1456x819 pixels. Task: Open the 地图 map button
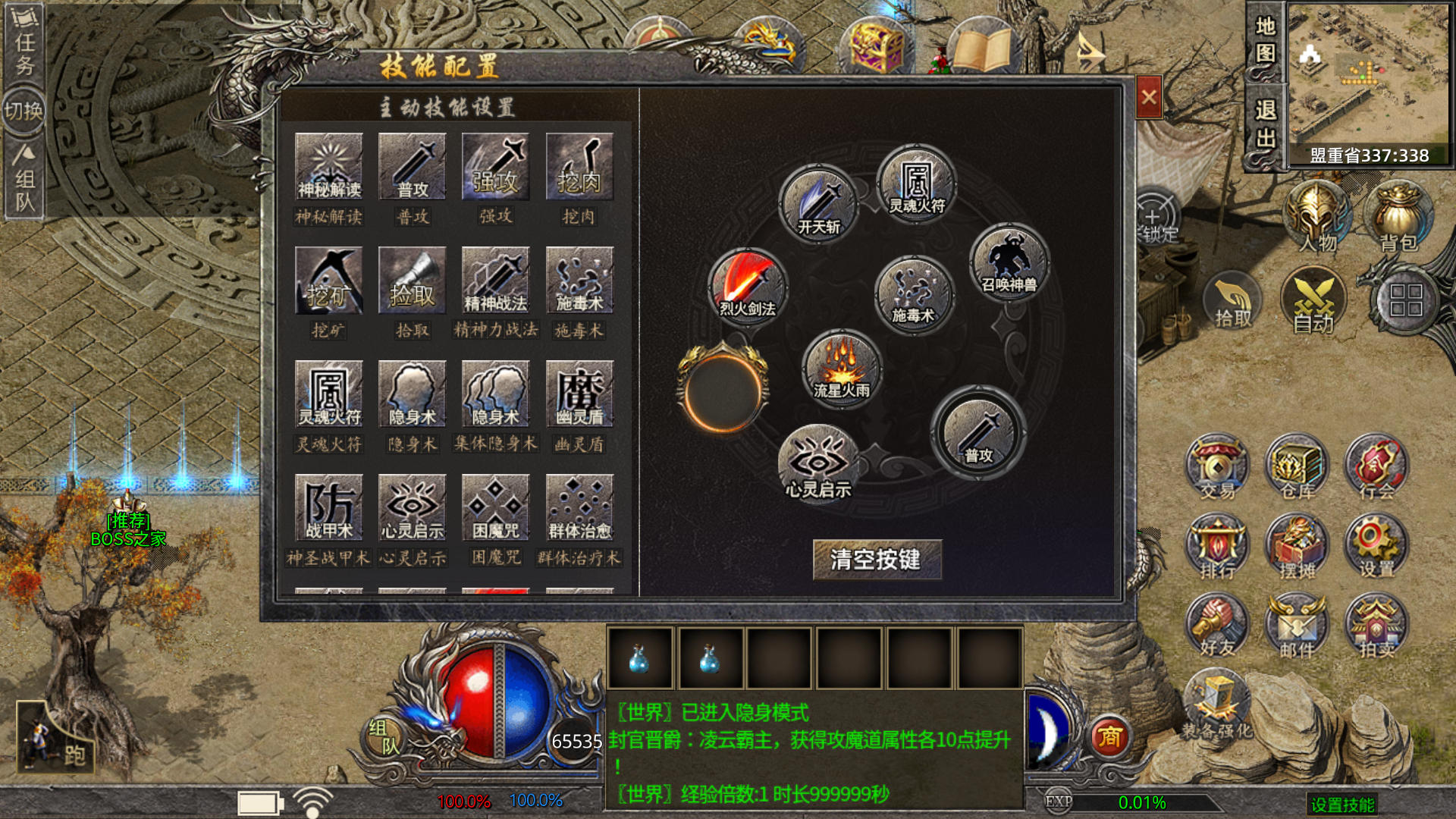coord(1265,41)
